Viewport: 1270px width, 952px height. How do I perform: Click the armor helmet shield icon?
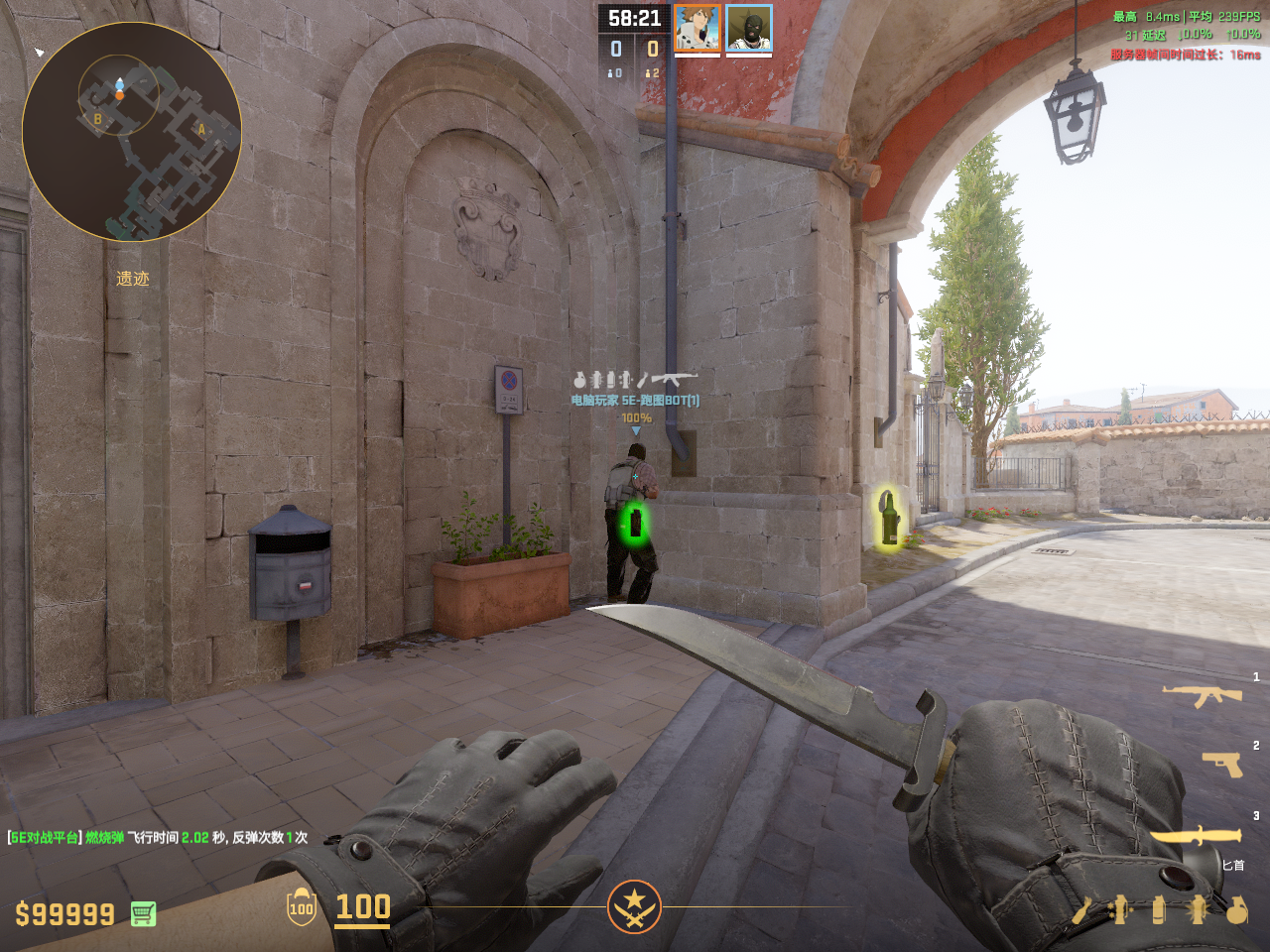[x=302, y=907]
